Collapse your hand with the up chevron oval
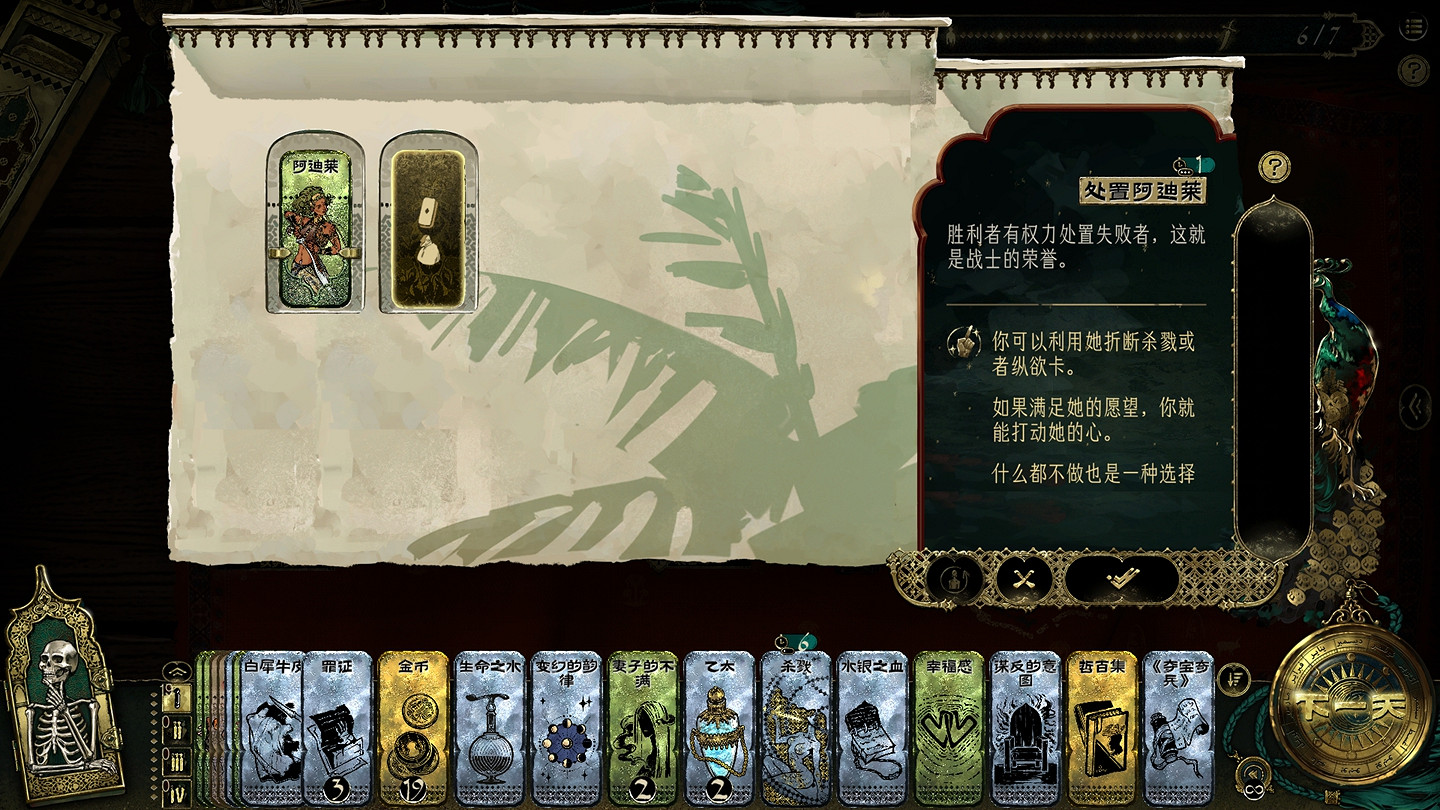1440x810 pixels. point(177,671)
